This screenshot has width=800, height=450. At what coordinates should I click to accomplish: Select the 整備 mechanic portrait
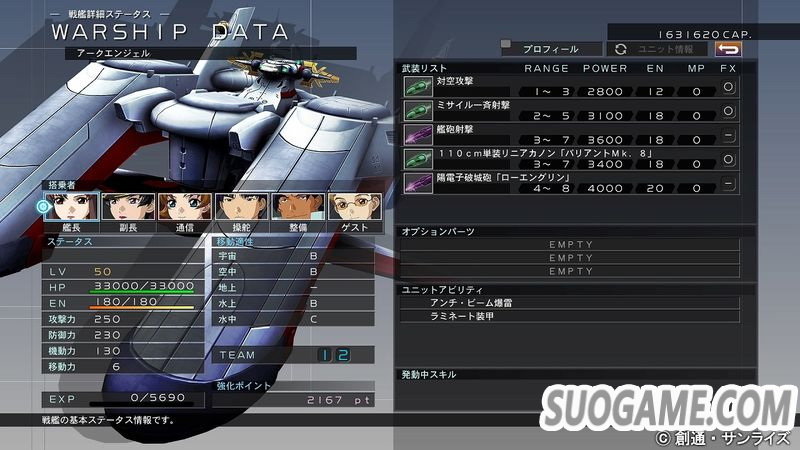(x=299, y=206)
